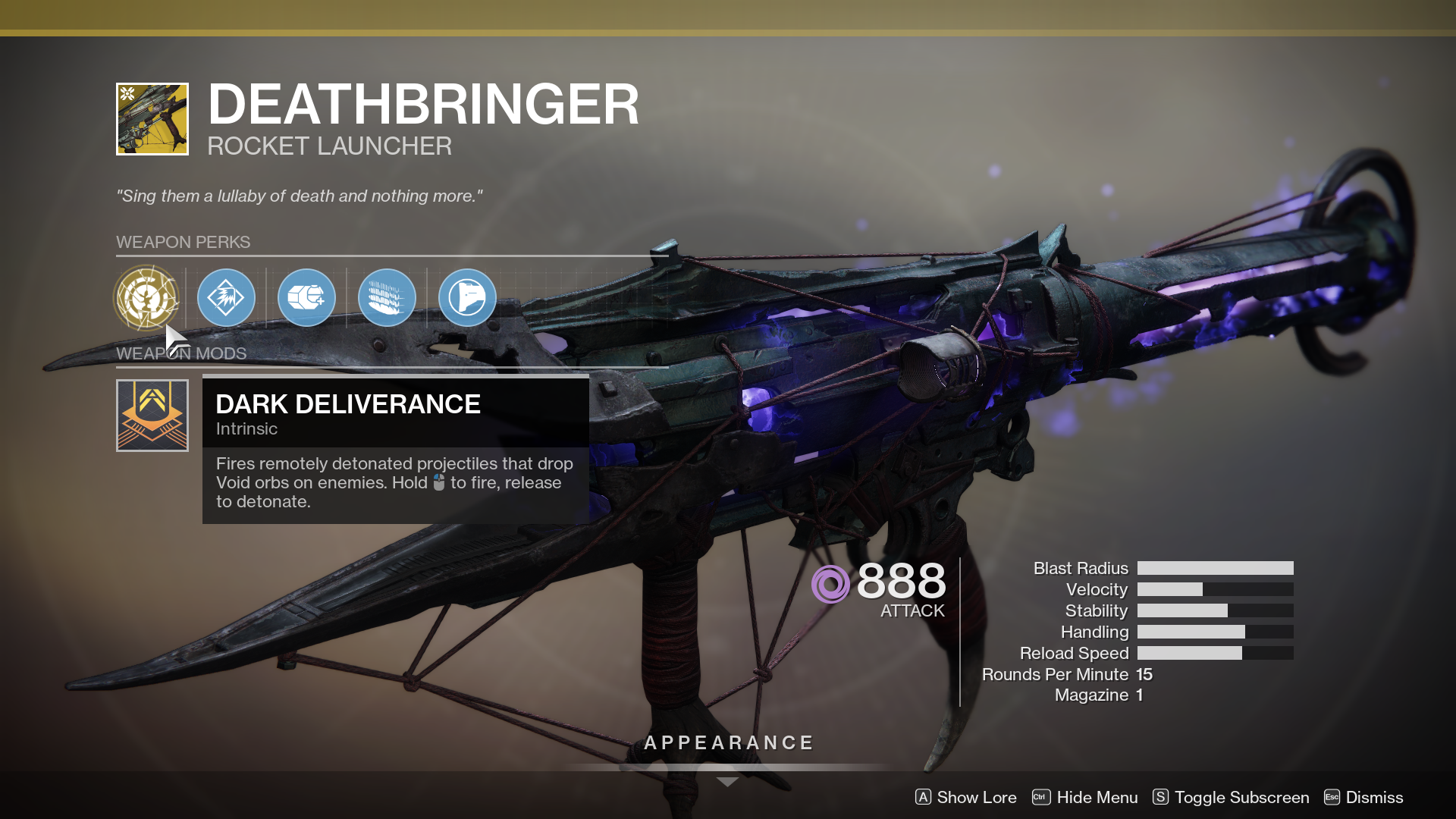Screen dimensions: 1456x819
Task: Open the weapon mod socket under Weapon Mods
Action: point(152,415)
